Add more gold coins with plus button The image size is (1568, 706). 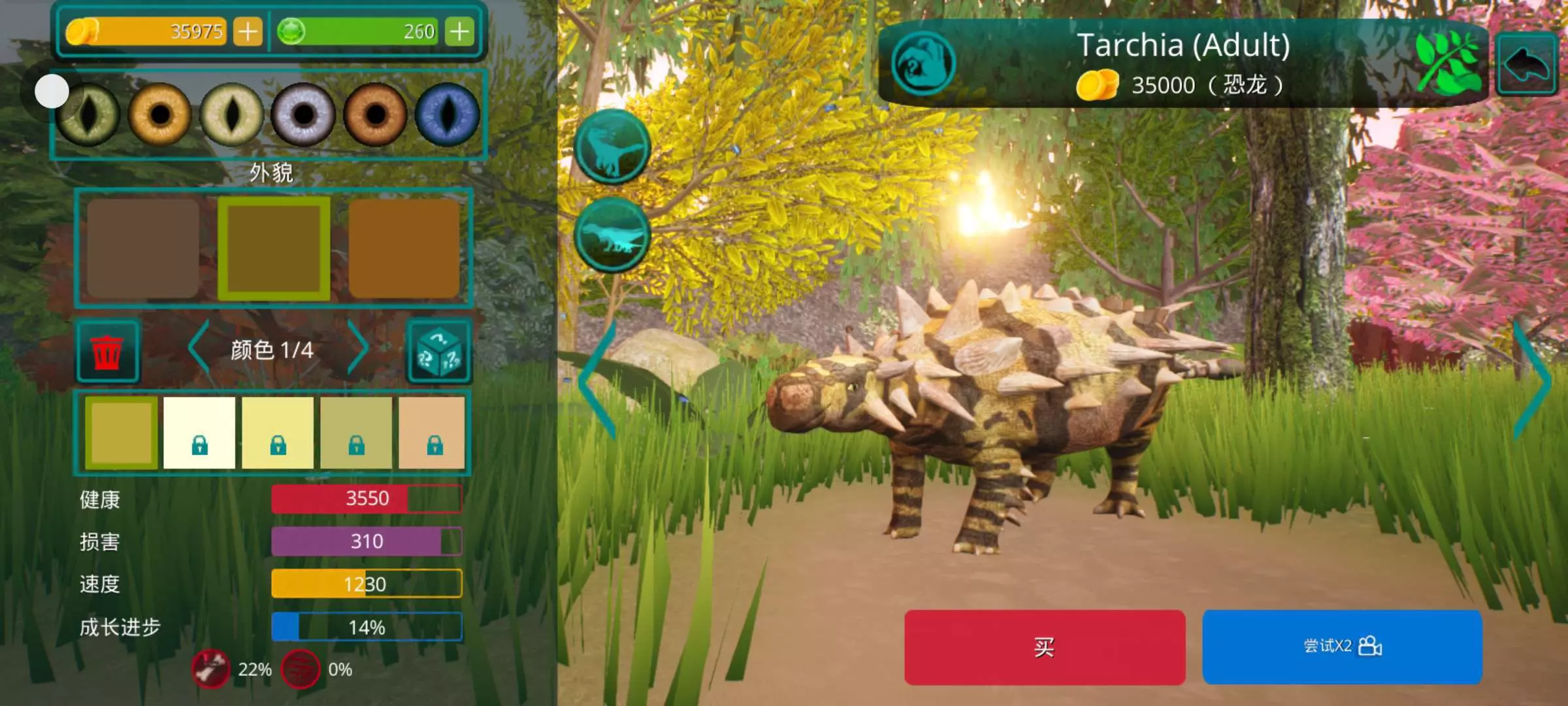pos(248,31)
